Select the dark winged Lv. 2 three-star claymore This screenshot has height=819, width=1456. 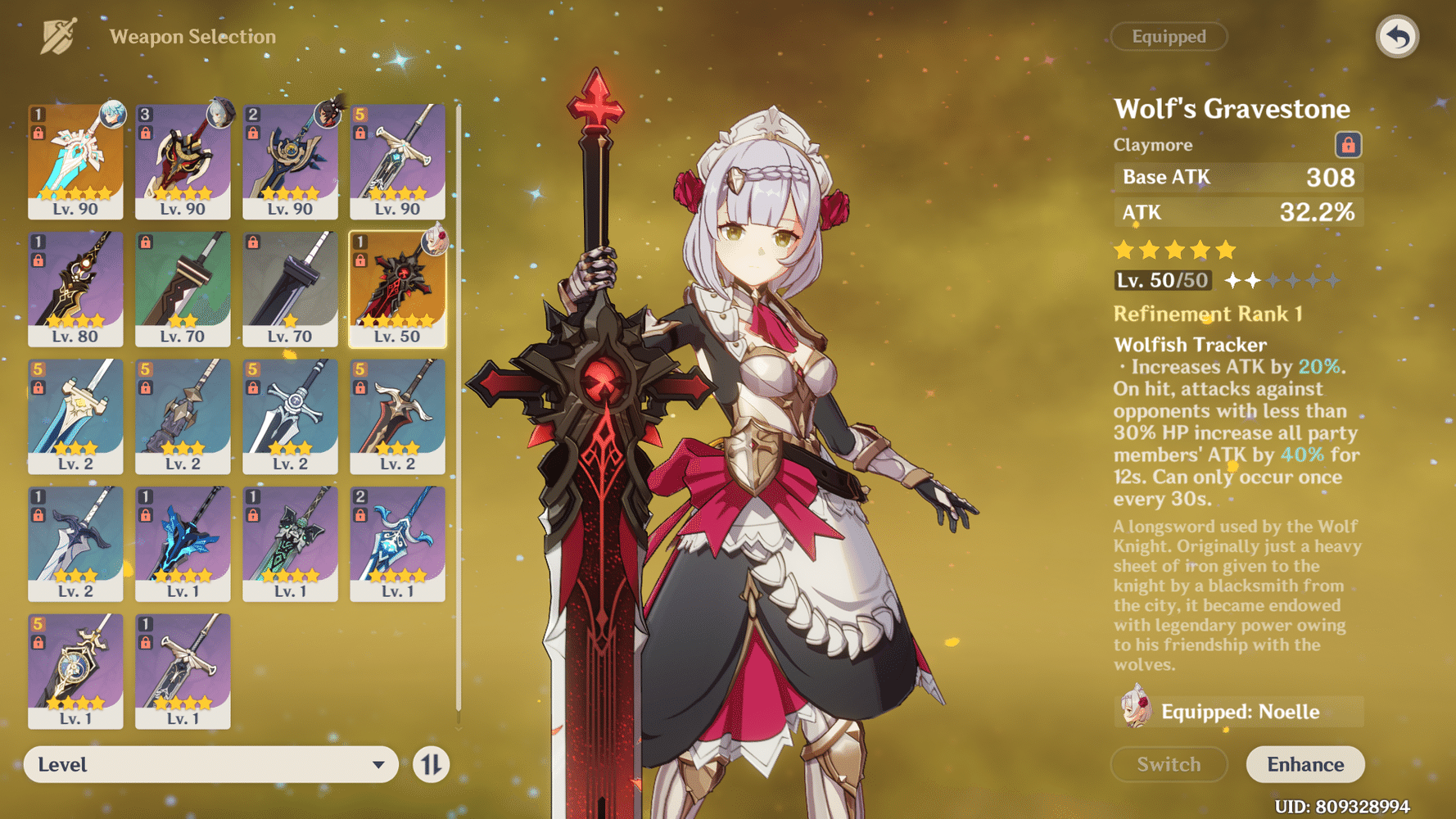coord(75,543)
